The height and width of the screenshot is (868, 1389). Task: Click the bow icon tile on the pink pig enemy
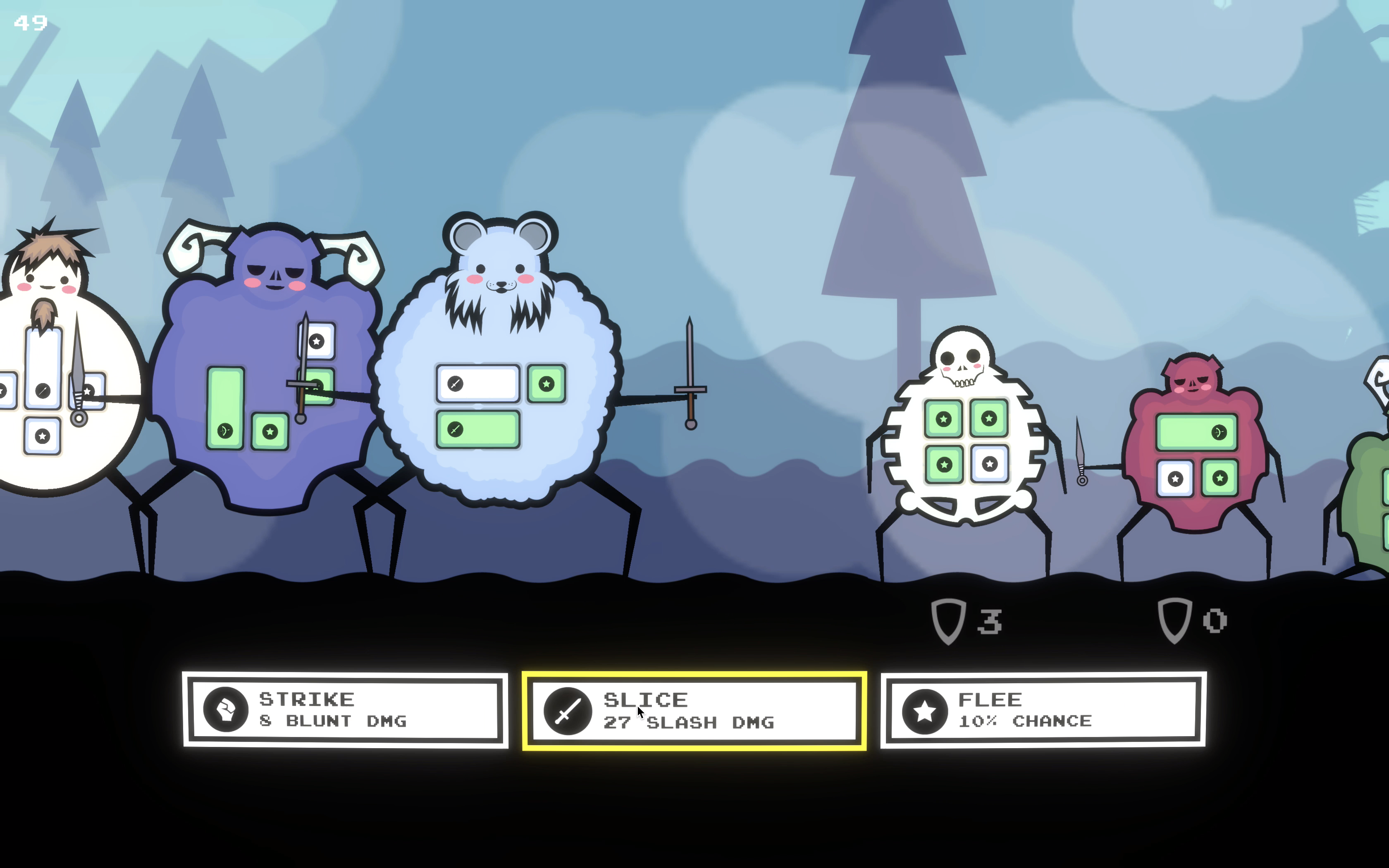pyautogui.click(x=1219, y=433)
